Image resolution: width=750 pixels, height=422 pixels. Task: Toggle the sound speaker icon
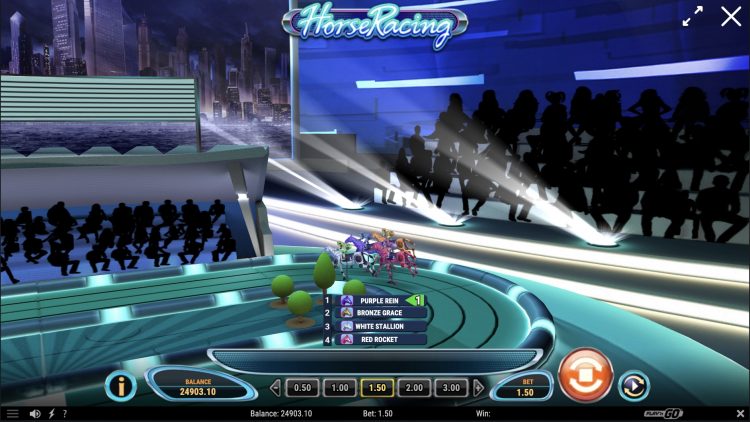35,414
